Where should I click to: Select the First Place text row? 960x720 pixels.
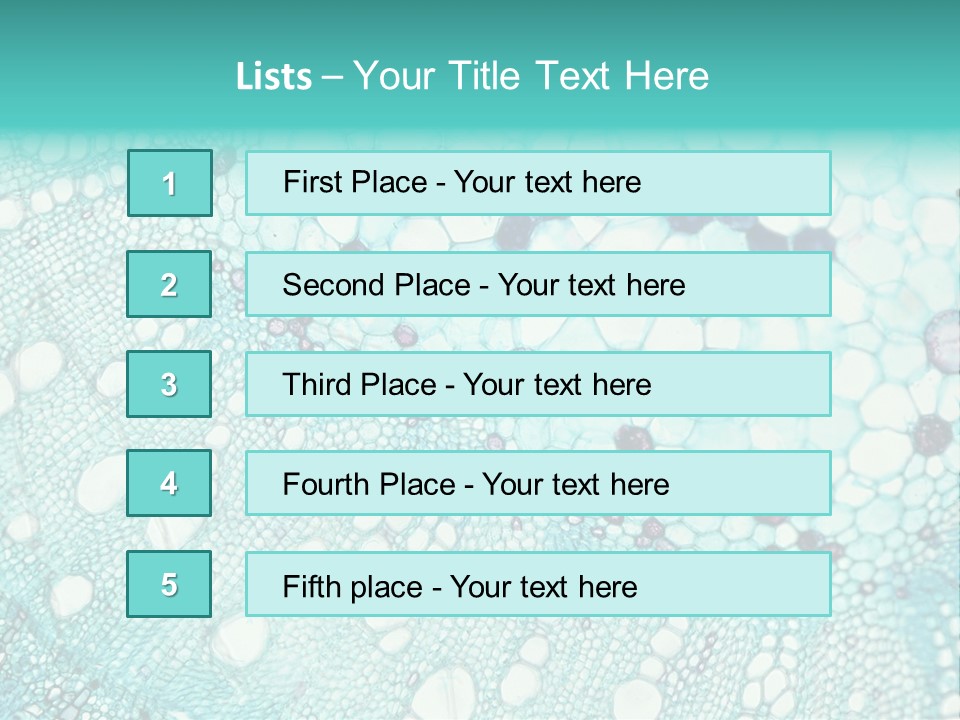[x=538, y=183]
